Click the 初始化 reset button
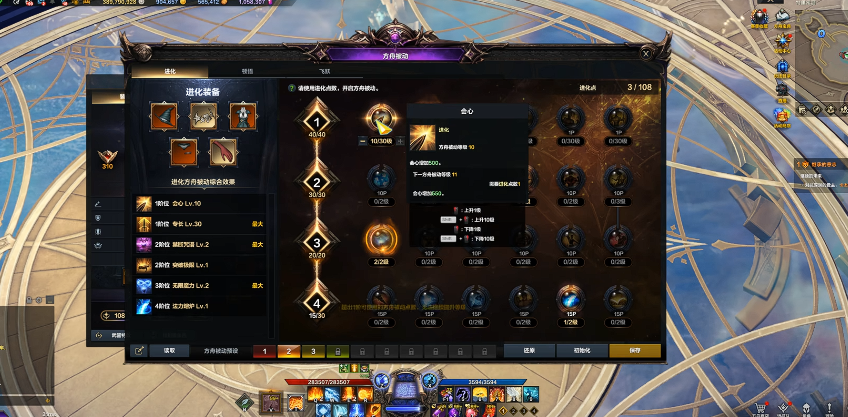The image size is (848, 417). tap(582, 351)
